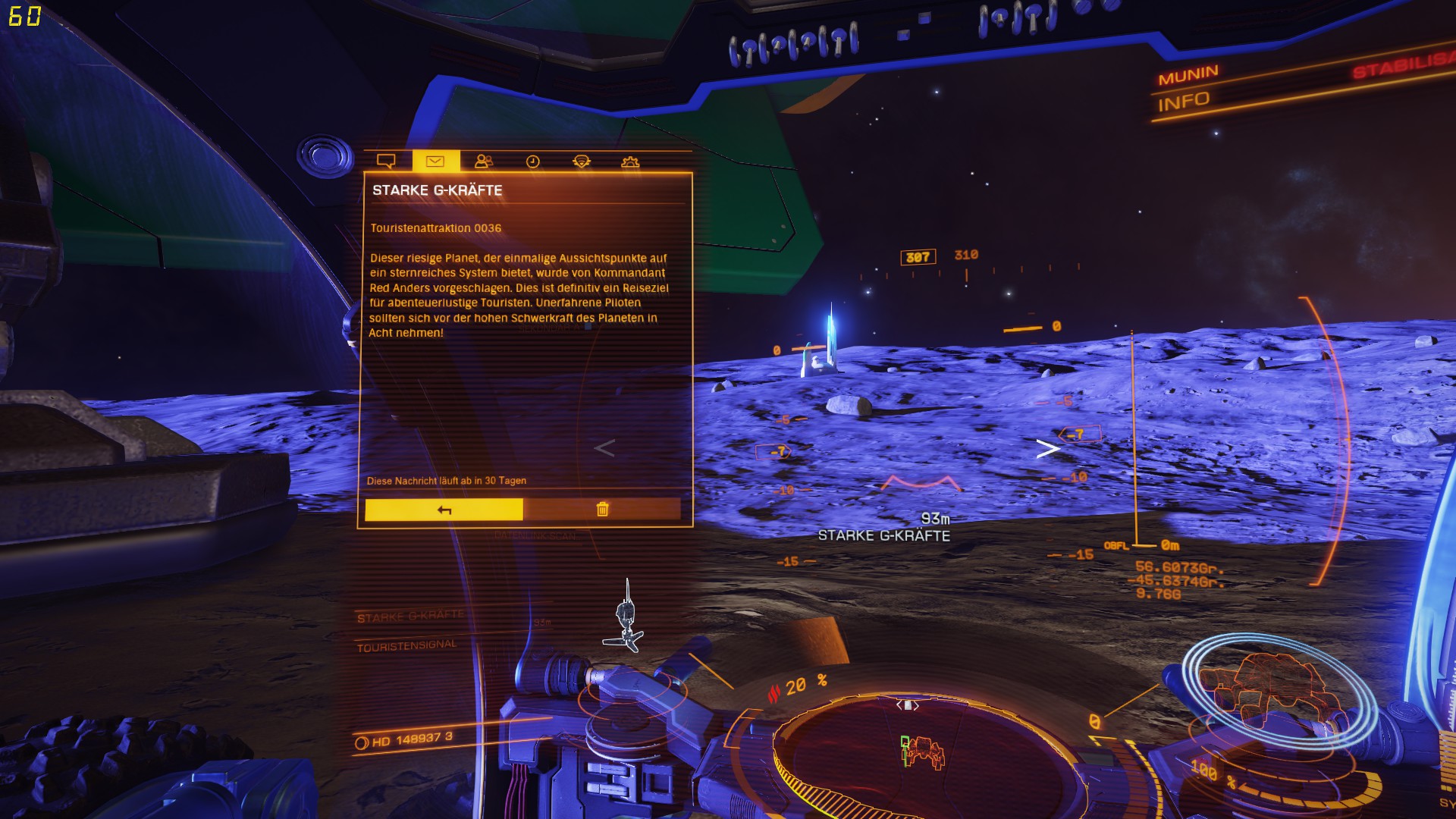The width and height of the screenshot is (1456, 819).
Task: Switch to the chat speech-bubble tab
Action: click(386, 161)
